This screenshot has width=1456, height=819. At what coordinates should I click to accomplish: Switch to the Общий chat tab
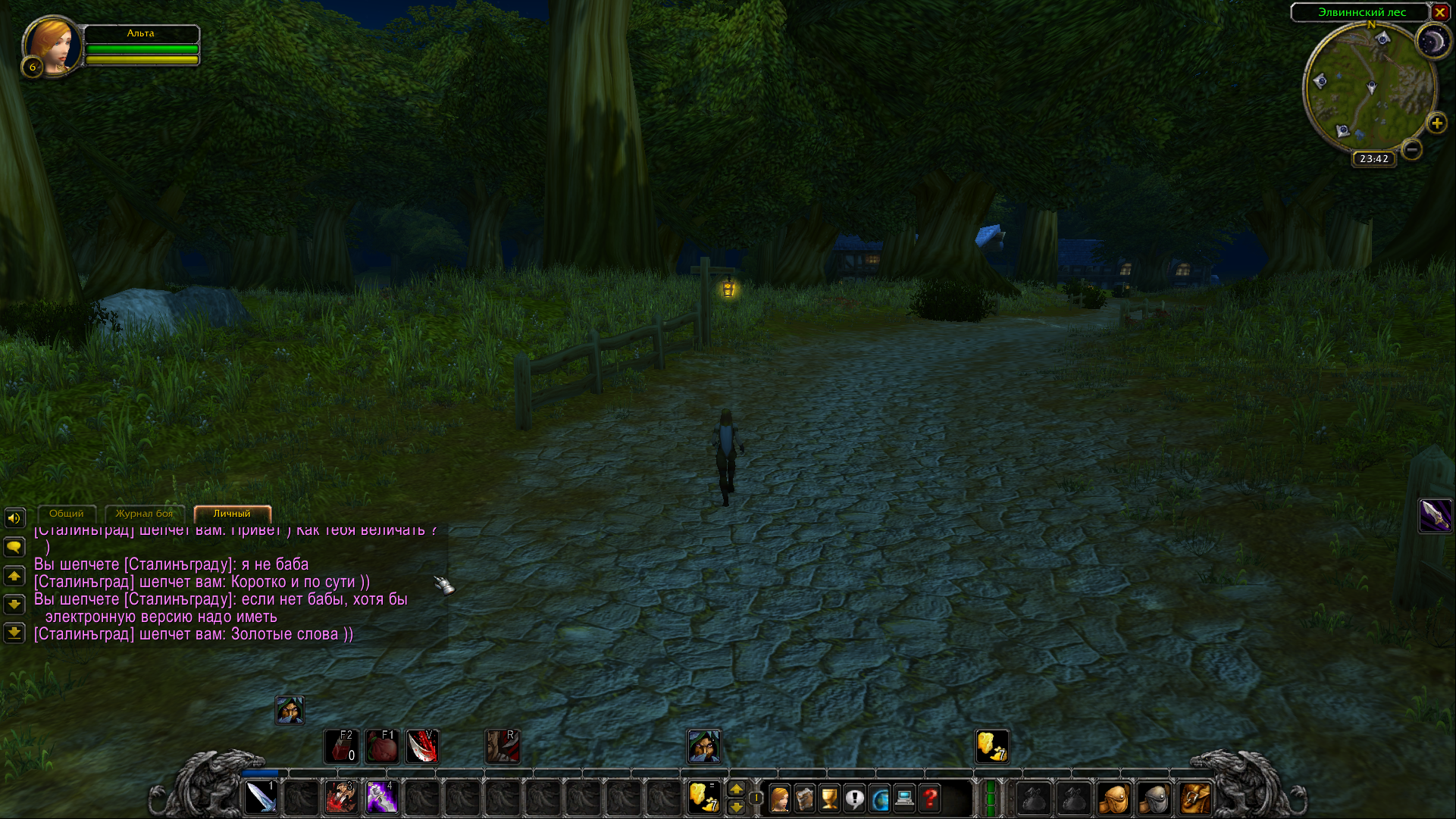pos(67,514)
